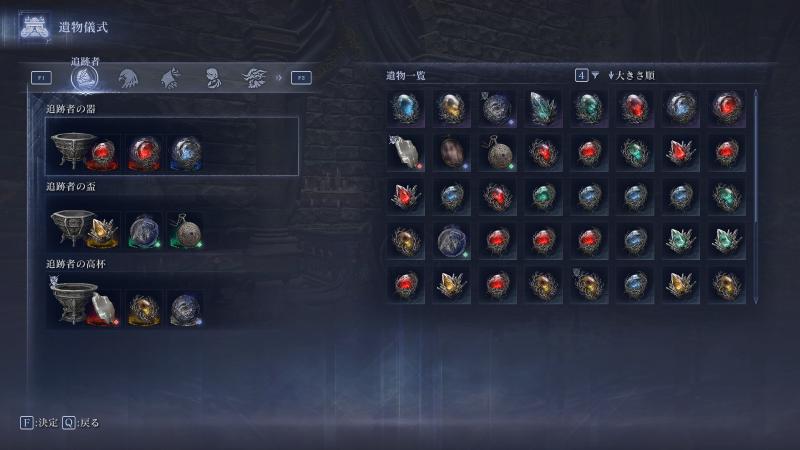Select the round medallion relic in 追跡者の盃
This screenshot has height=450, width=800.
[185, 231]
